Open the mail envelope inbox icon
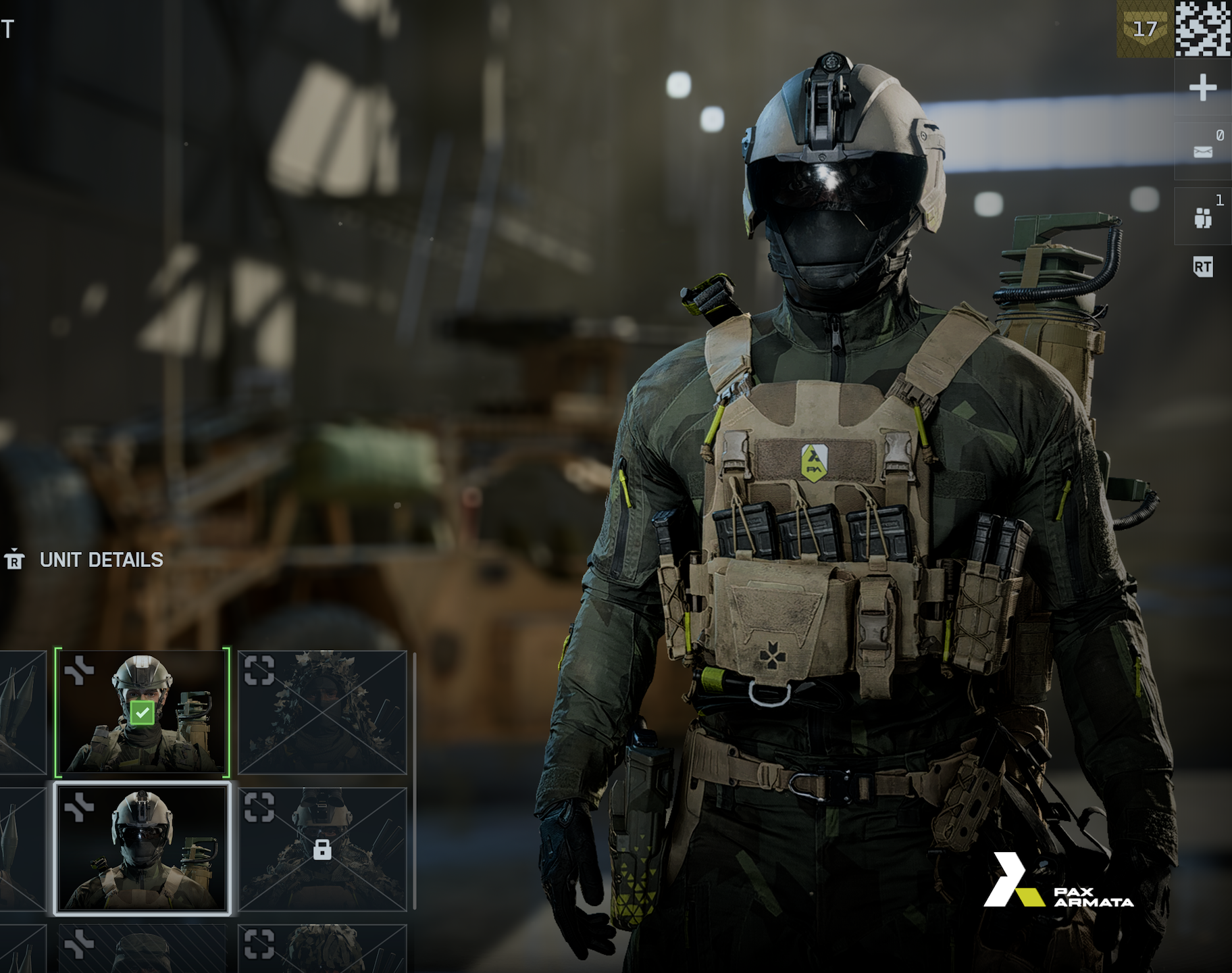 pyautogui.click(x=1202, y=151)
